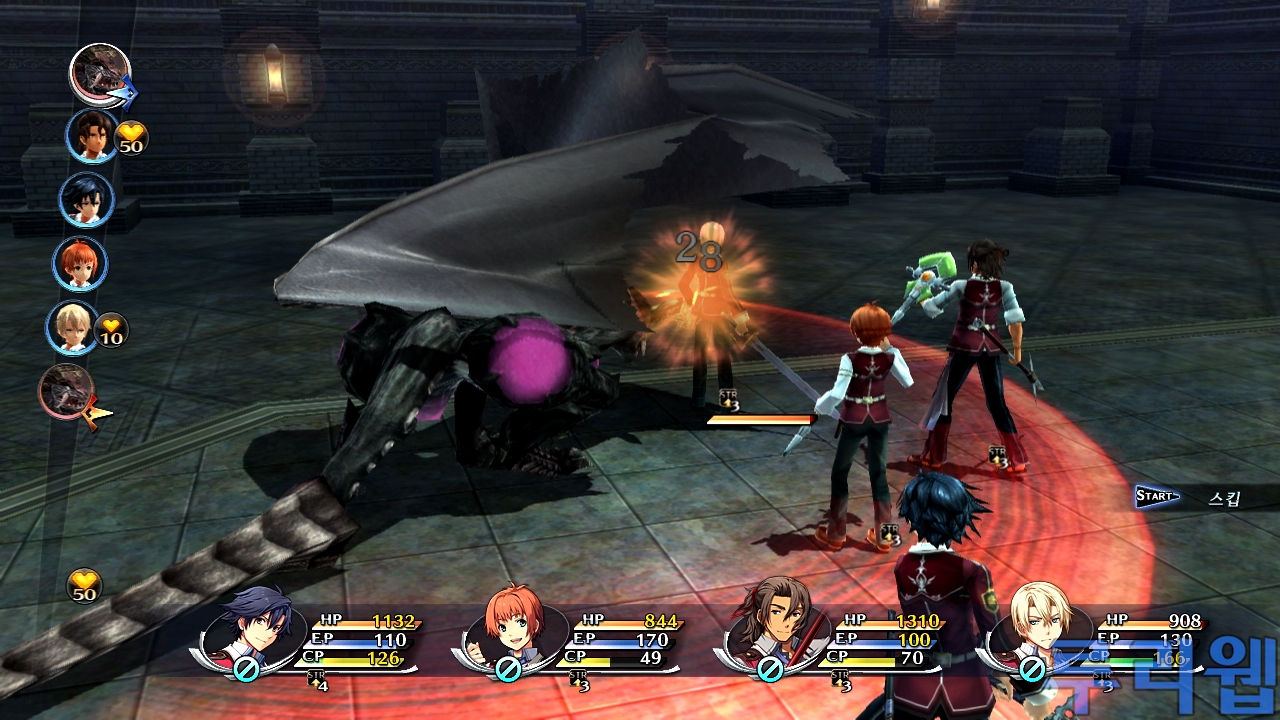This screenshot has width=1280, height=720.
Task: Click the enemy portrait with blue arrow in turn order
Action: [99, 73]
